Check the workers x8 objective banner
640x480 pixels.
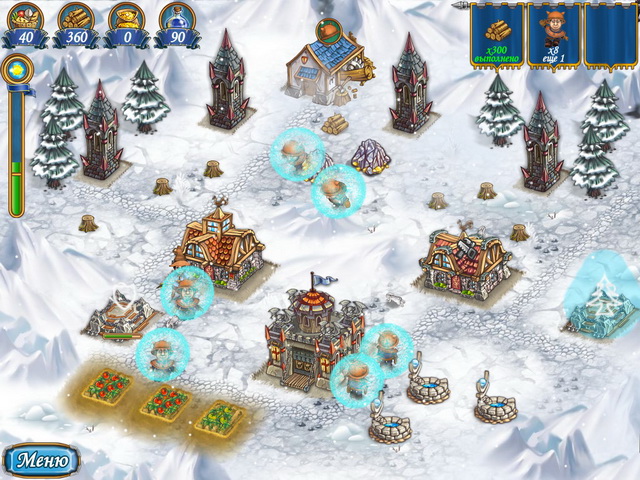click(x=553, y=34)
